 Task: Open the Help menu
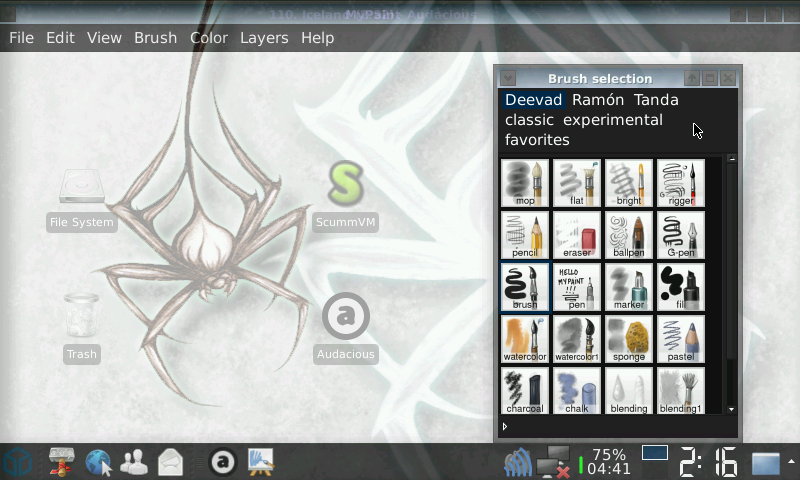coord(317,38)
